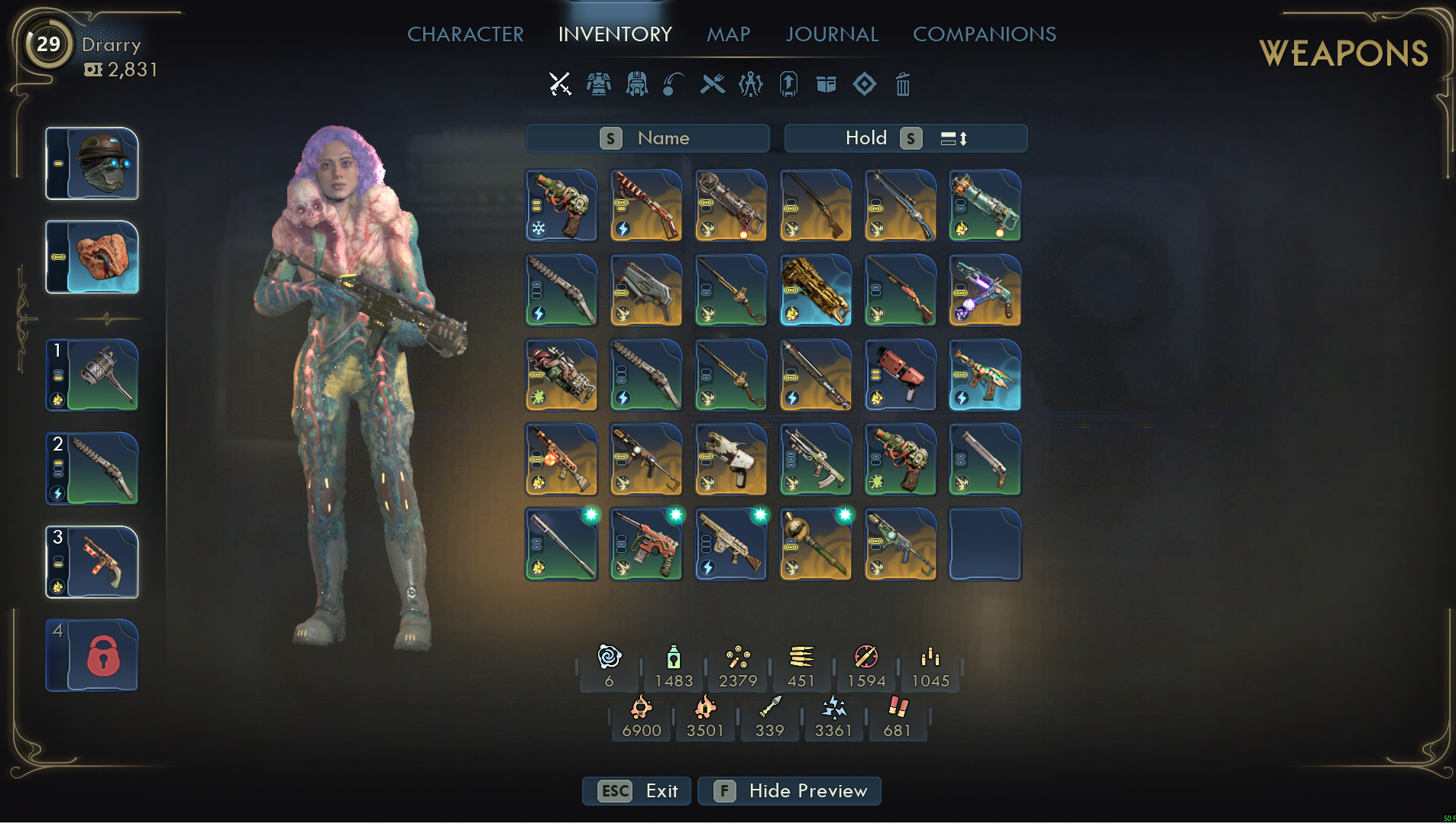The image size is (1456, 824).
Task: Show the body armor category
Action: pyautogui.click(x=598, y=84)
